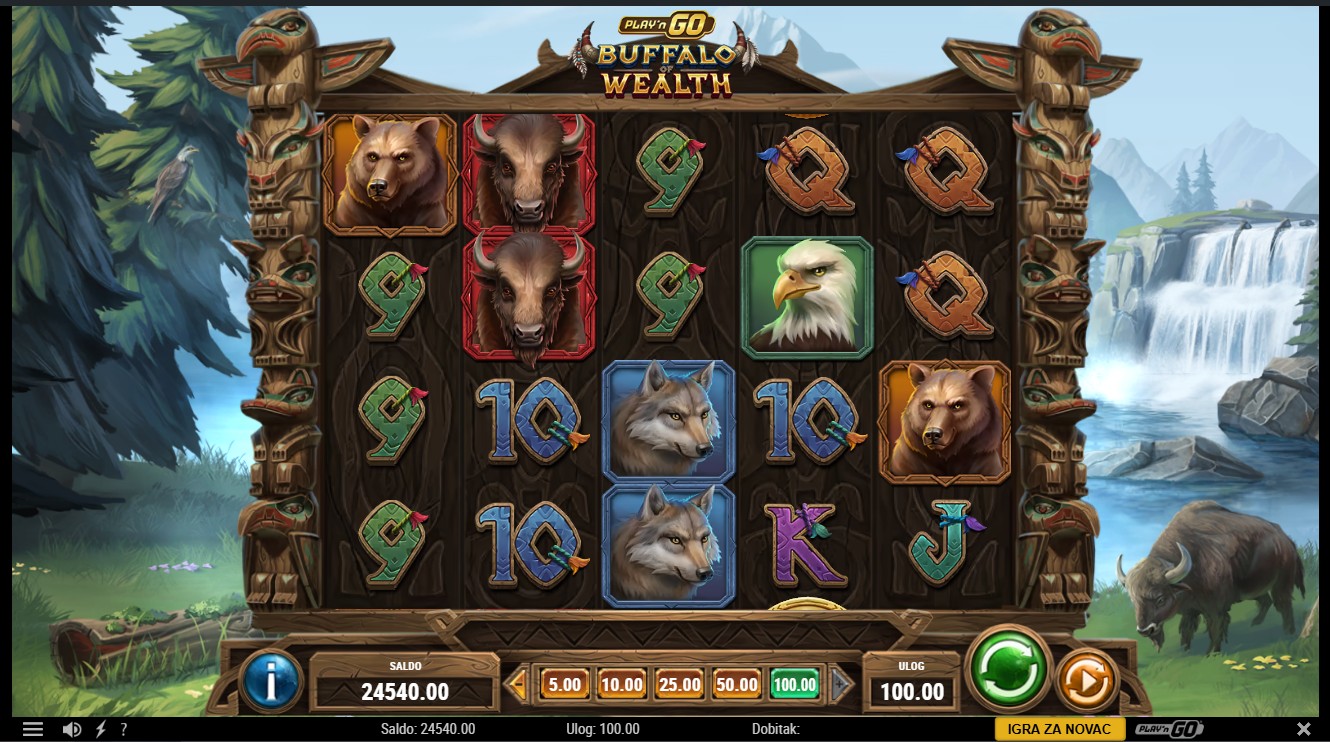This screenshot has width=1330, height=742.
Task: Toggle the sound speaker icon
Action: pyautogui.click(x=71, y=729)
